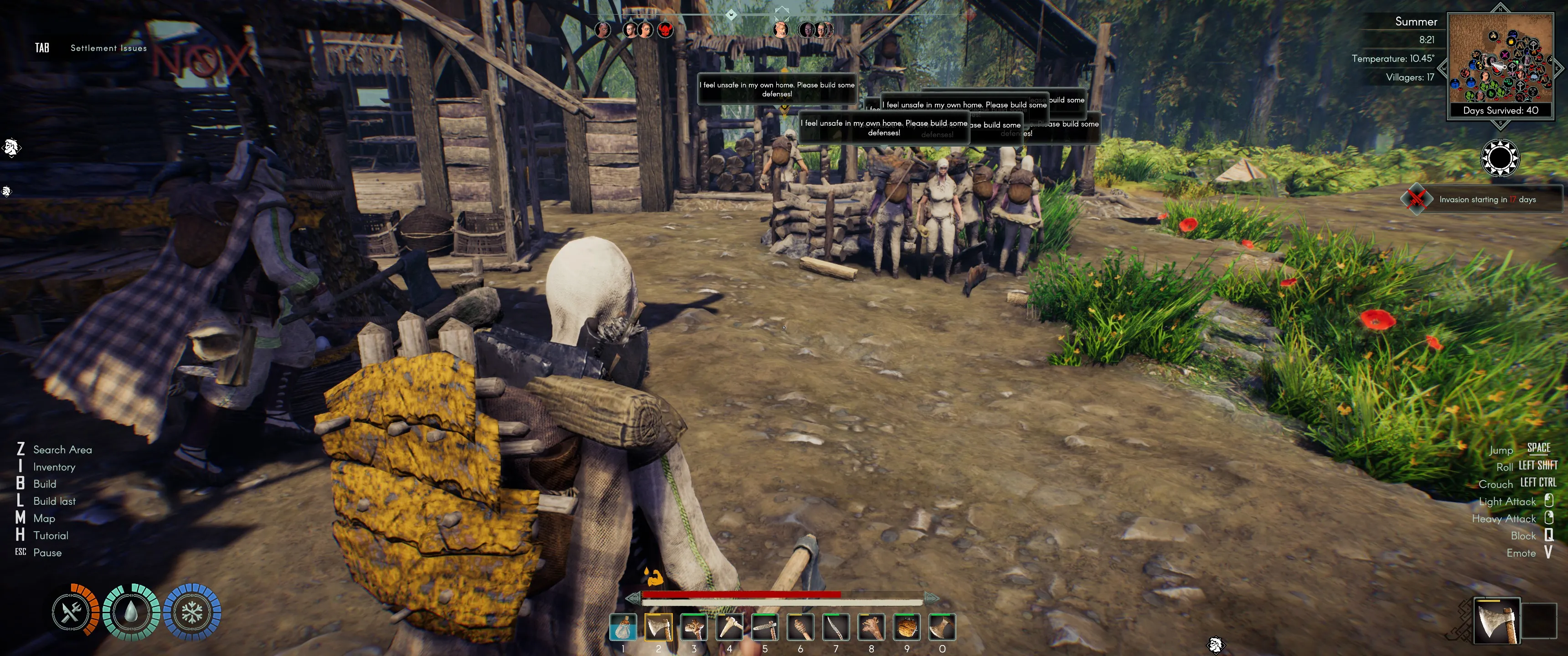1568x656 pixels.
Task: Open the settlement minimap
Action: [x=1501, y=58]
